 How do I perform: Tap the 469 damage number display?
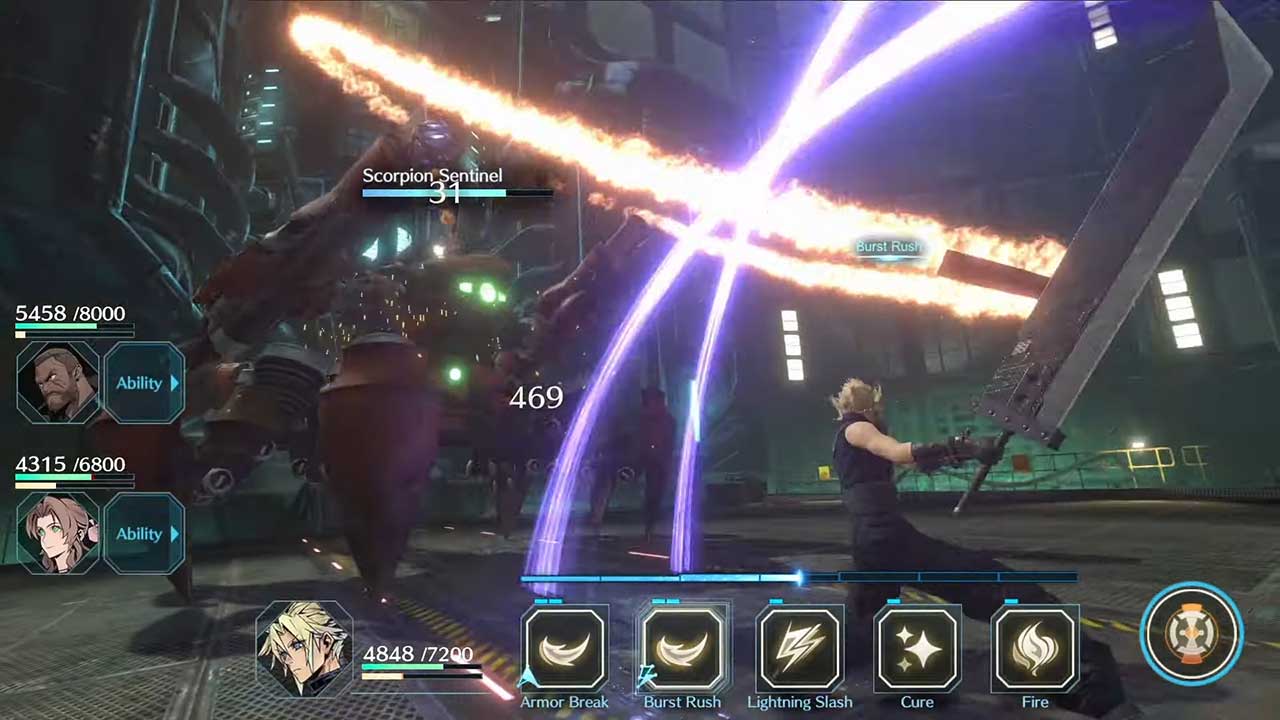click(537, 398)
